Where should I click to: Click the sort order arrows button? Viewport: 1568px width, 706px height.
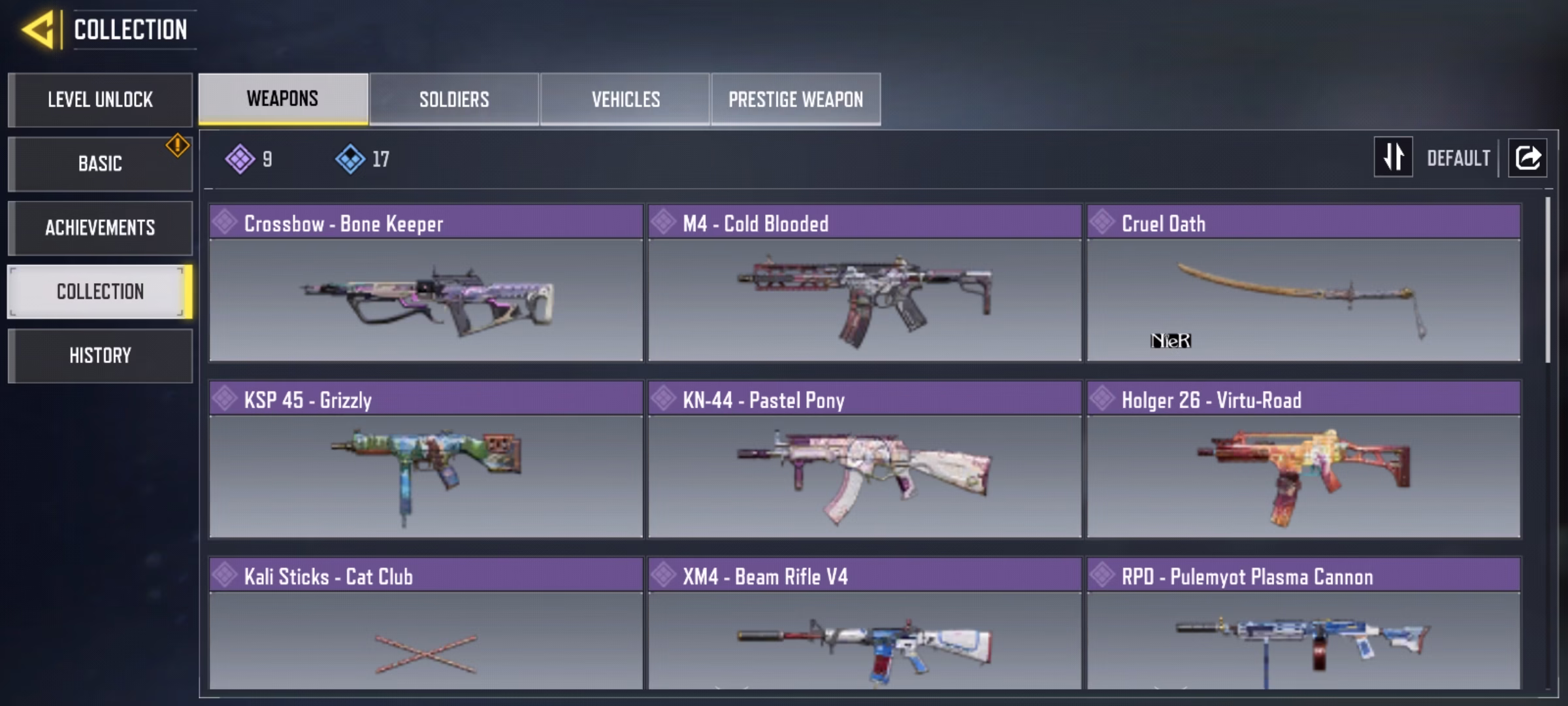[x=1393, y=157]
